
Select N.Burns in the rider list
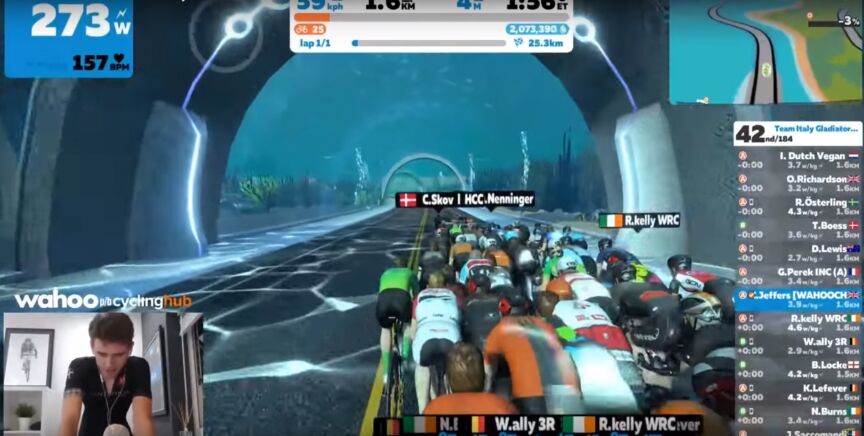798,415
